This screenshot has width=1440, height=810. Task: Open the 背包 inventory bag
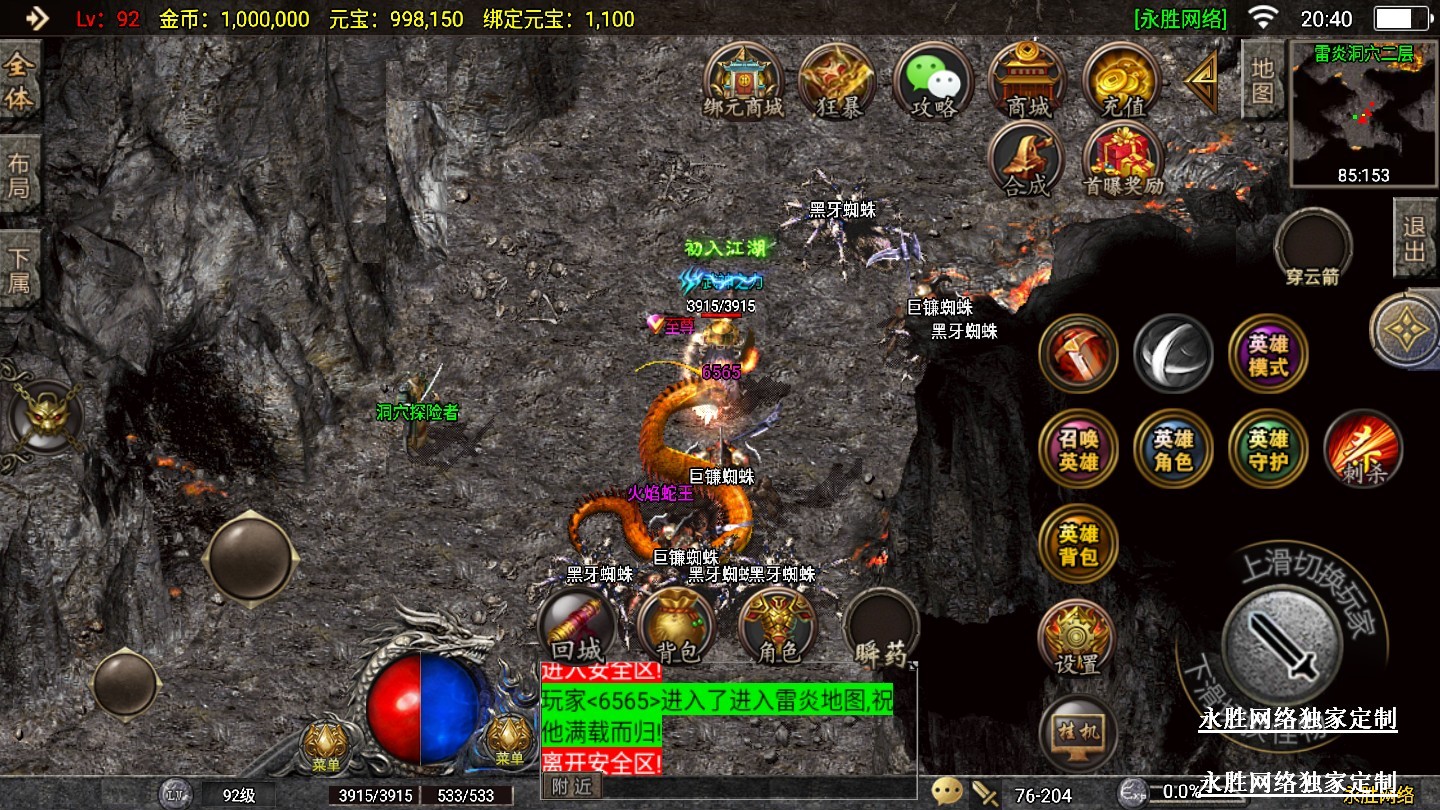(677, 627)
